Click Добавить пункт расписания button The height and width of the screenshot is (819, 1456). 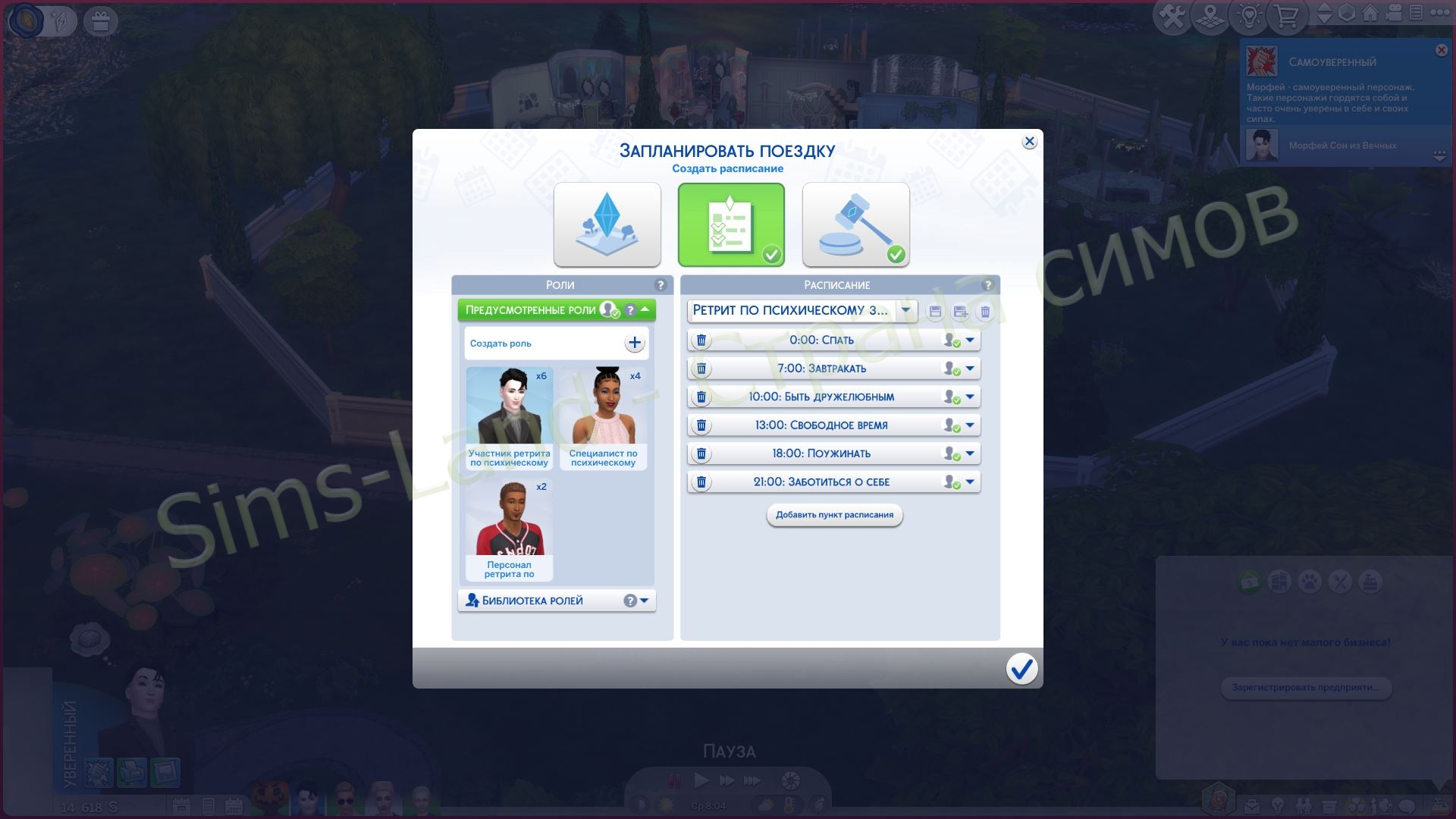tap(833, 515)
